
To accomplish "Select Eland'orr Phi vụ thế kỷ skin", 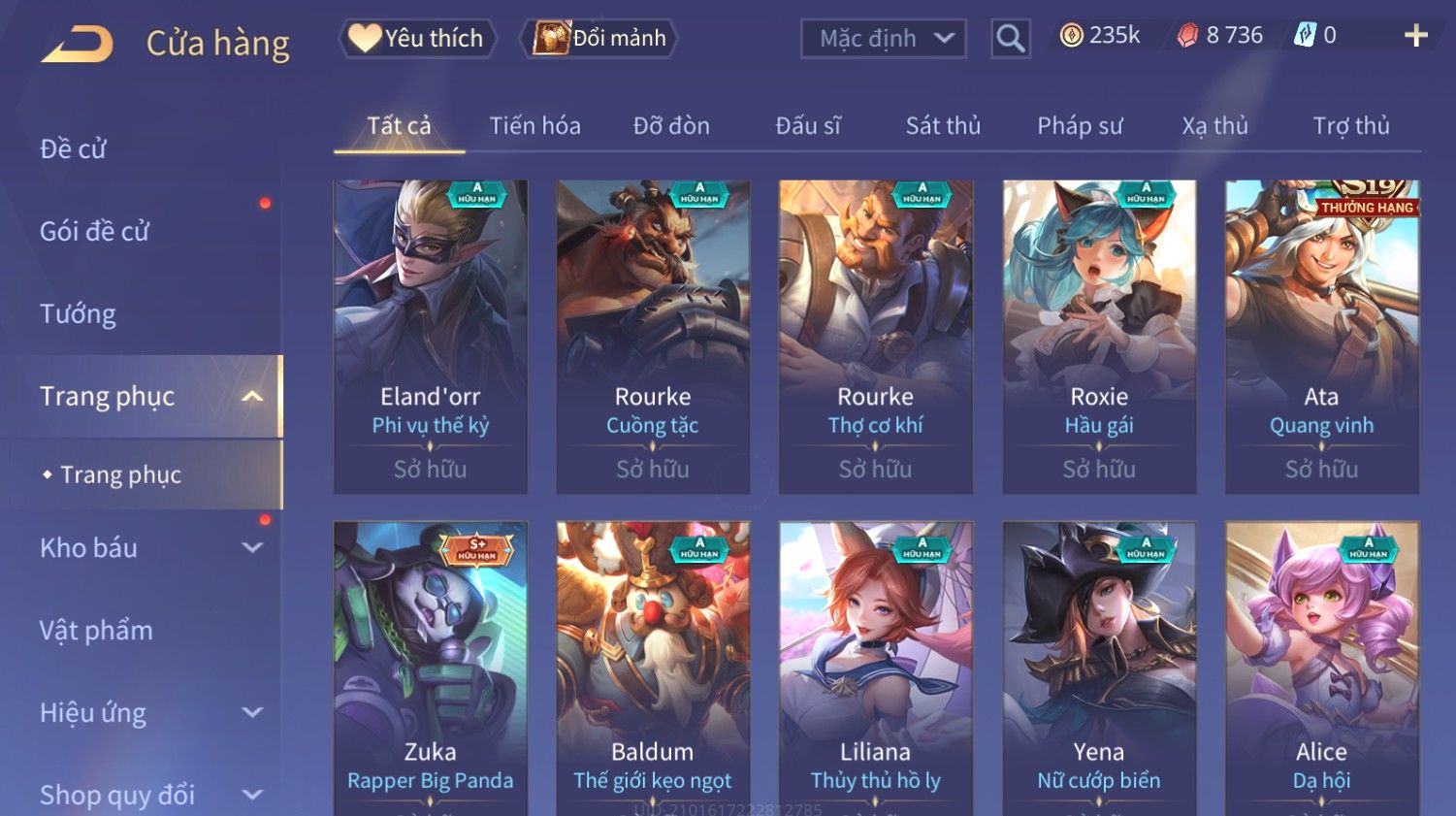I will click(x=431, y=336).
